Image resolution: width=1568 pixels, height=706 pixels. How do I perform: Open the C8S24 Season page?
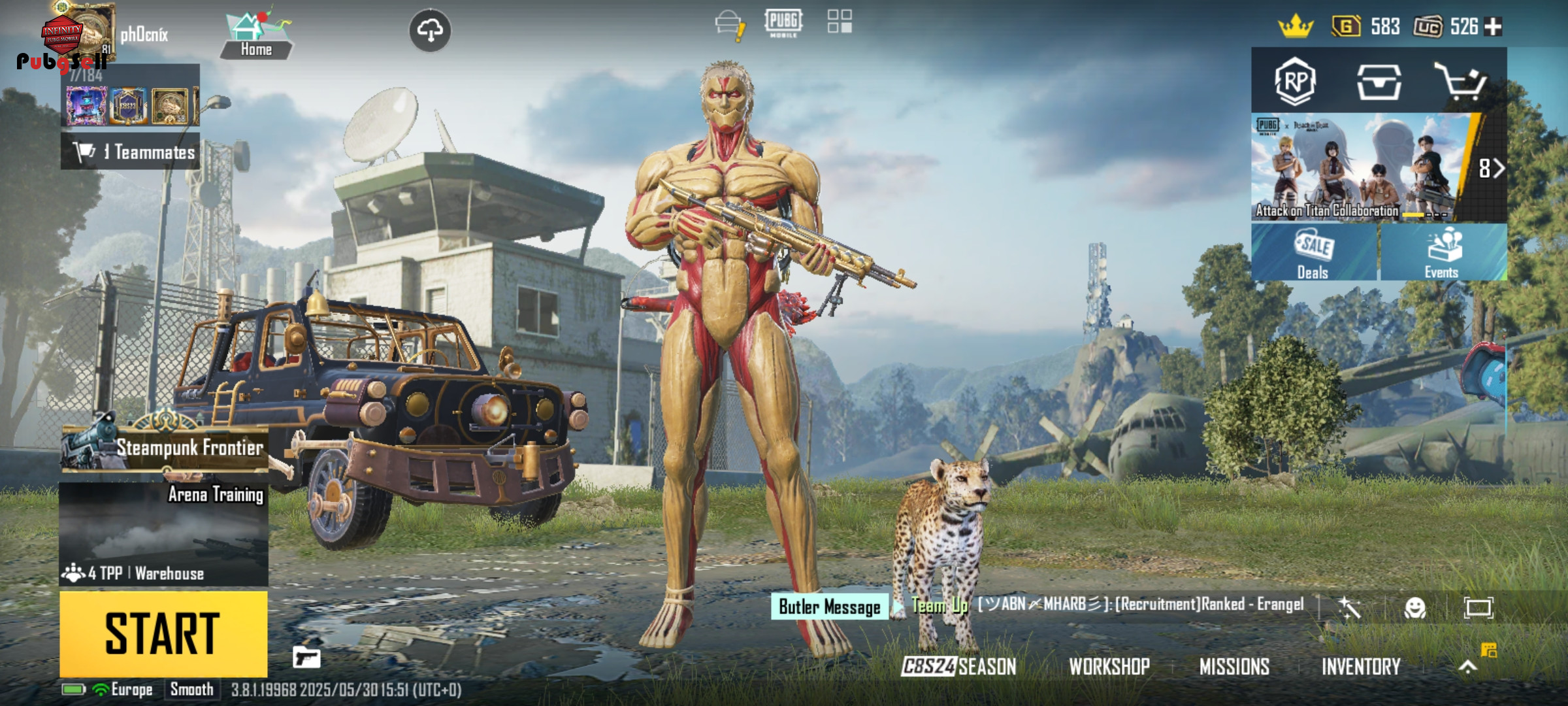pos(958,667)
